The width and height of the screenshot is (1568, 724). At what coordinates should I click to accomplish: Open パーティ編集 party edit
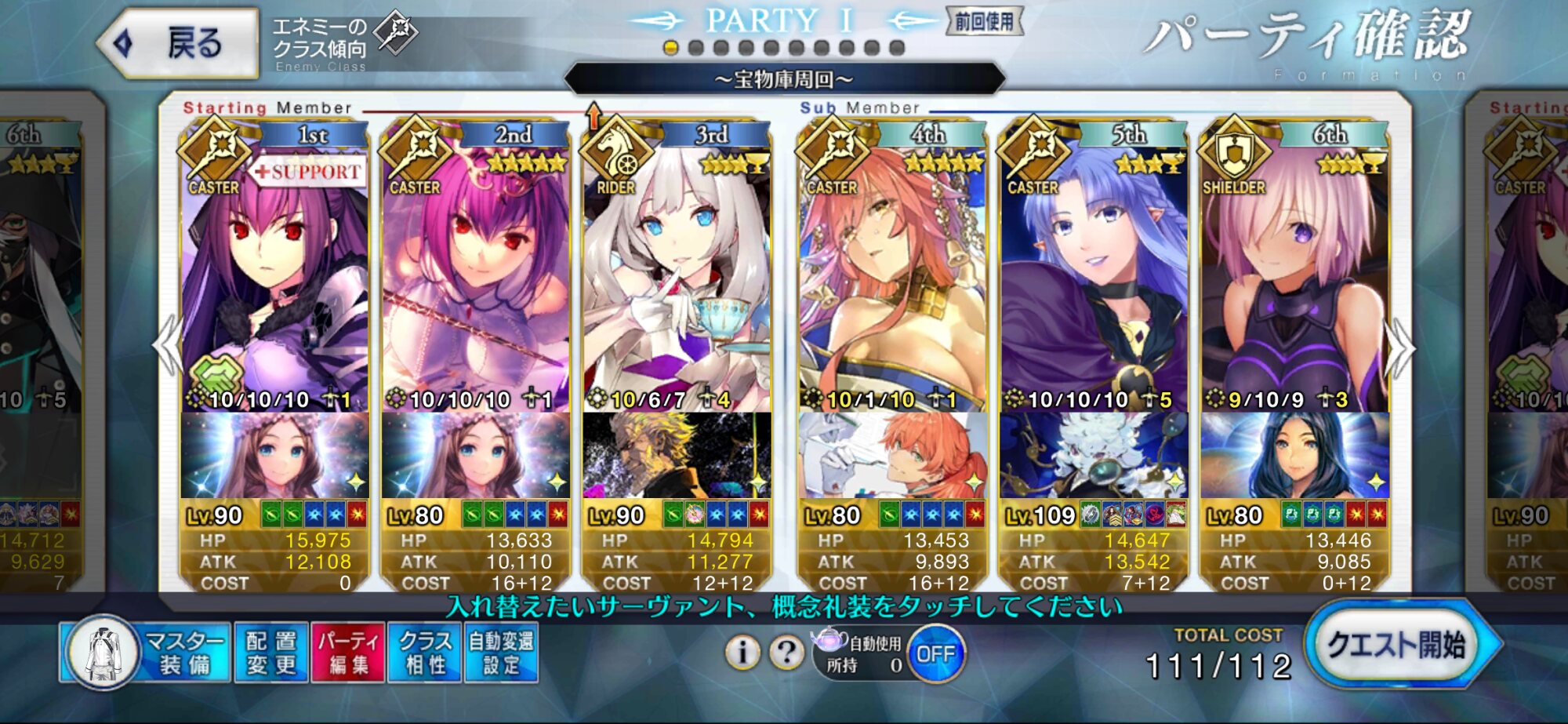click(348, 653)
